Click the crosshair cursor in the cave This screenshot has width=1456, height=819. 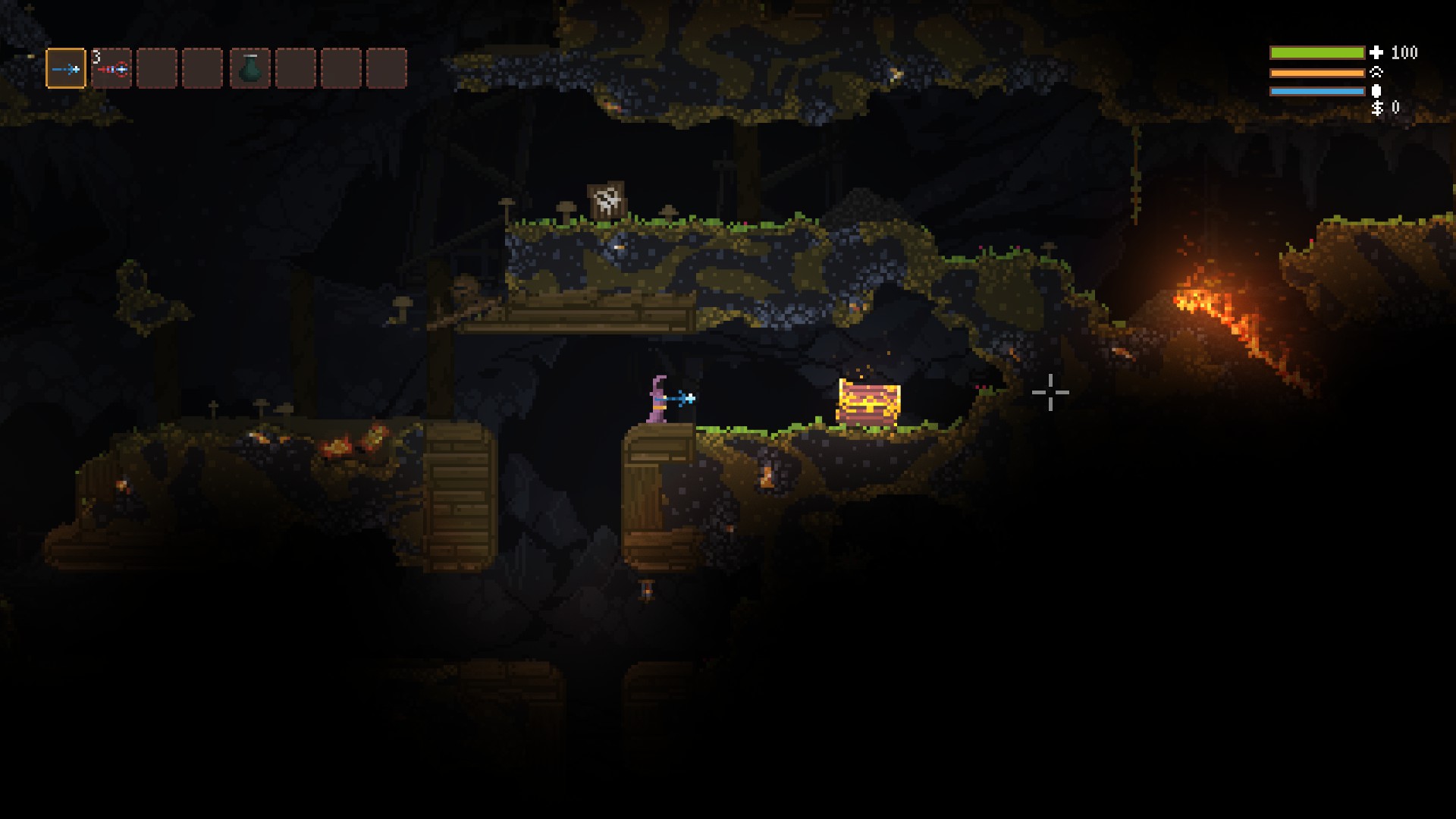click(x=1050, y=393)
